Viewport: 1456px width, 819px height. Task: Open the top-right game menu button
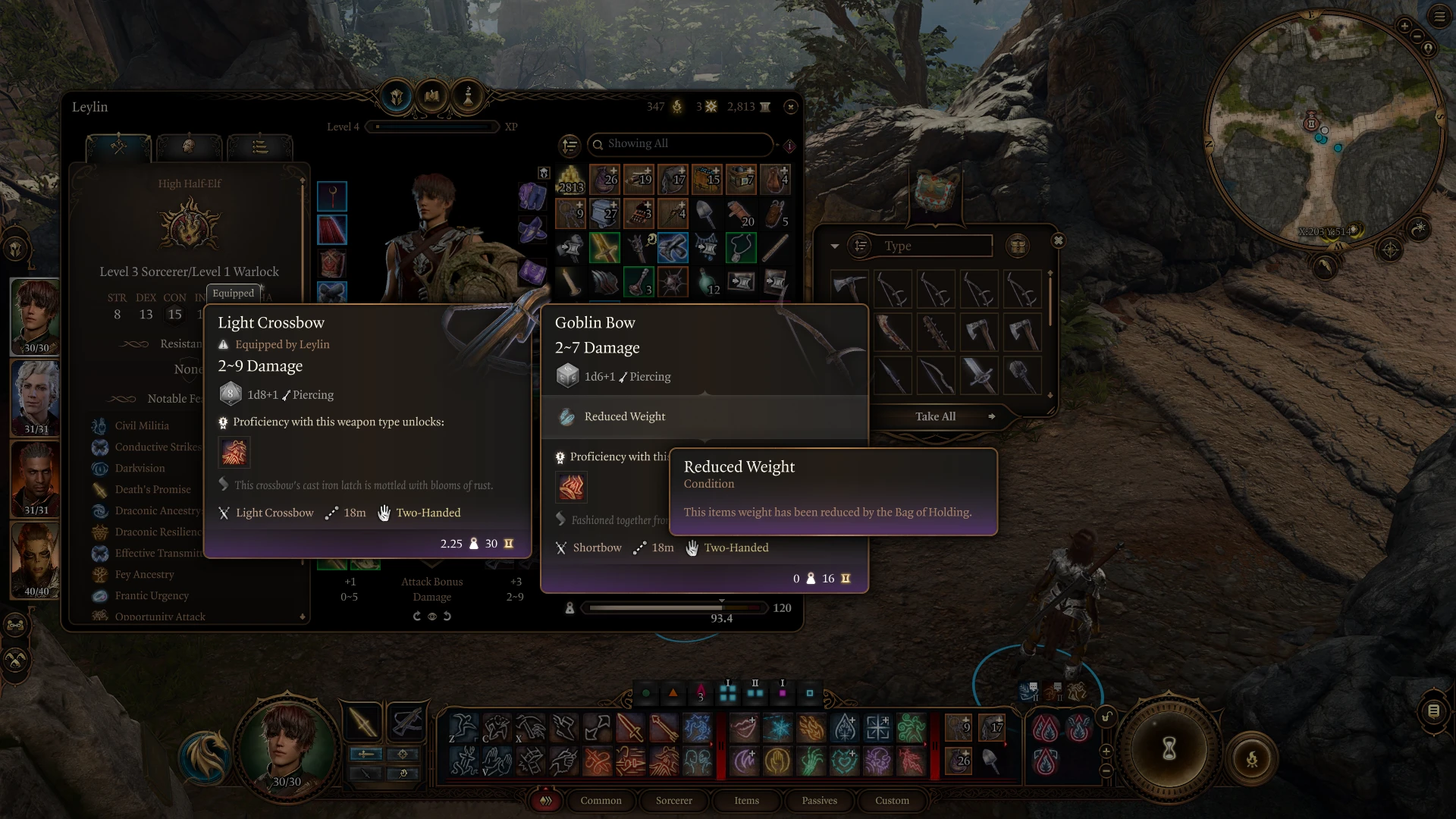click(1439, 17)
